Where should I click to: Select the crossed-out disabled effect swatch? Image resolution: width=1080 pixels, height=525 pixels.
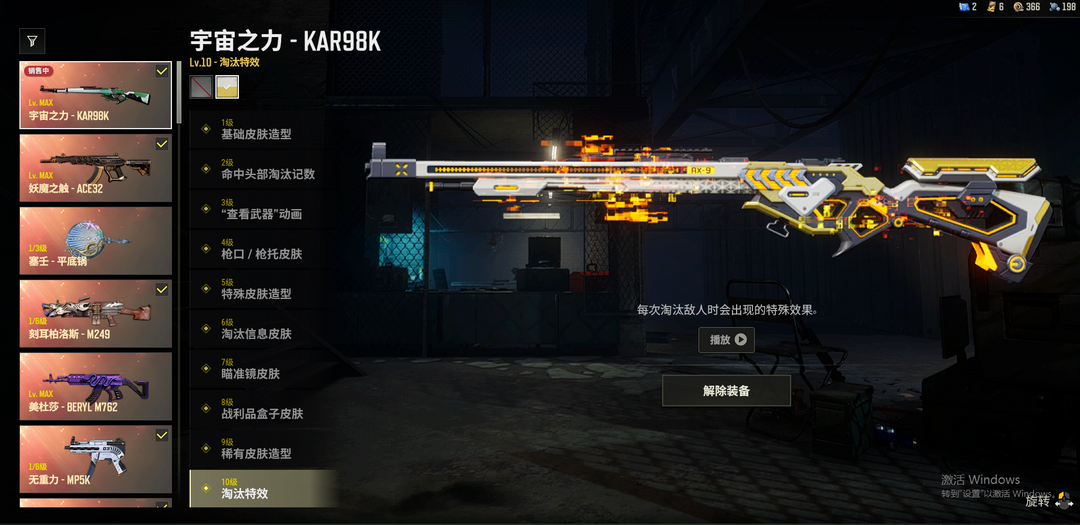(x=202, y=87)
